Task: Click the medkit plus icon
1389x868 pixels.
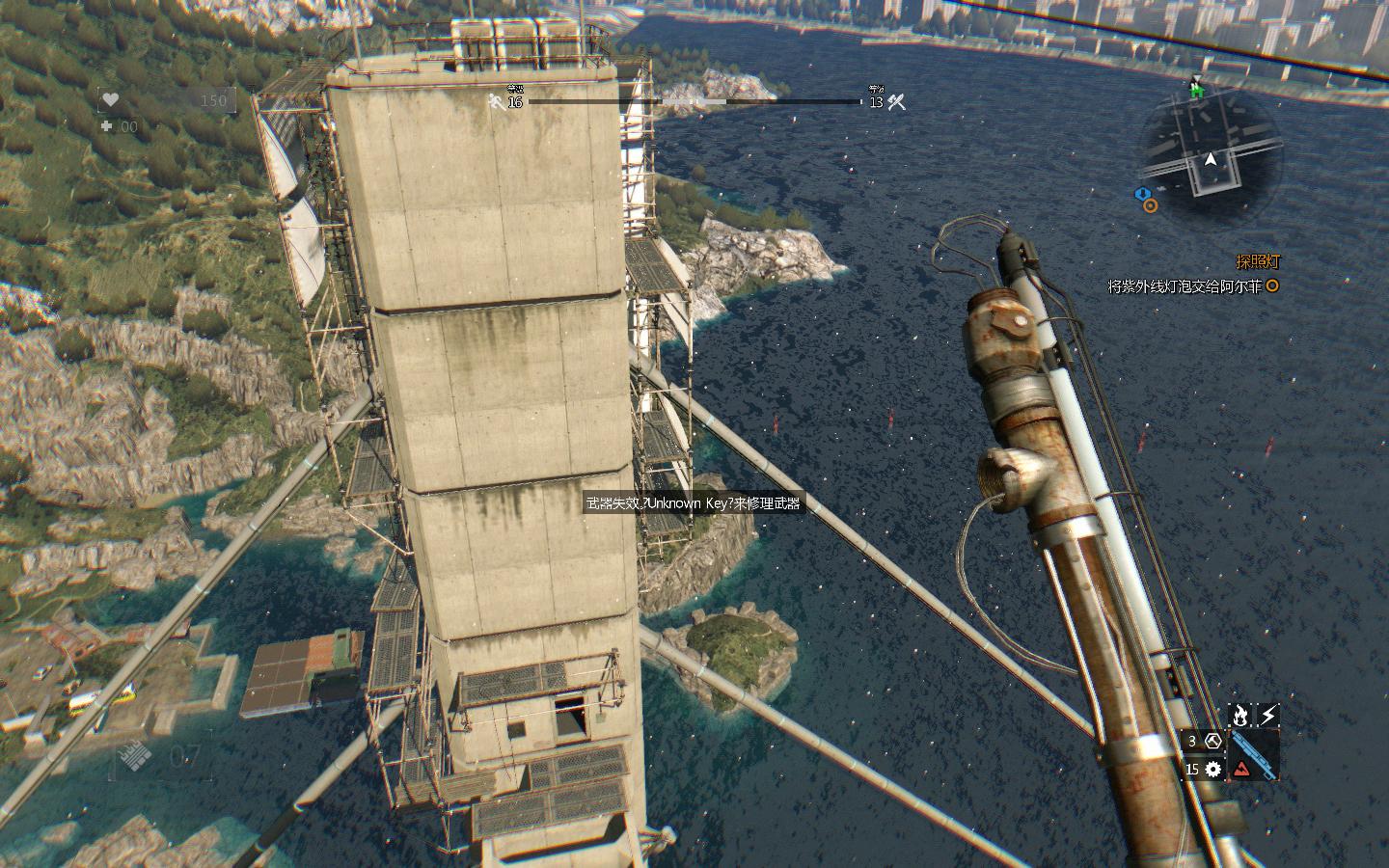Action: (107, 126)
